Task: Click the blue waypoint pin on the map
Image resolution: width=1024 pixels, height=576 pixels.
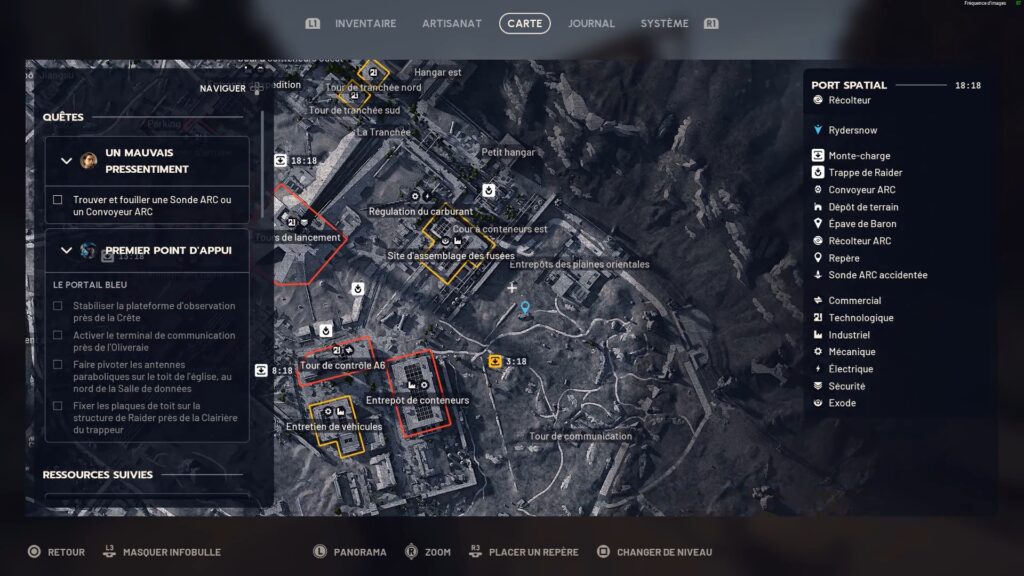Action: coord(525,308)
